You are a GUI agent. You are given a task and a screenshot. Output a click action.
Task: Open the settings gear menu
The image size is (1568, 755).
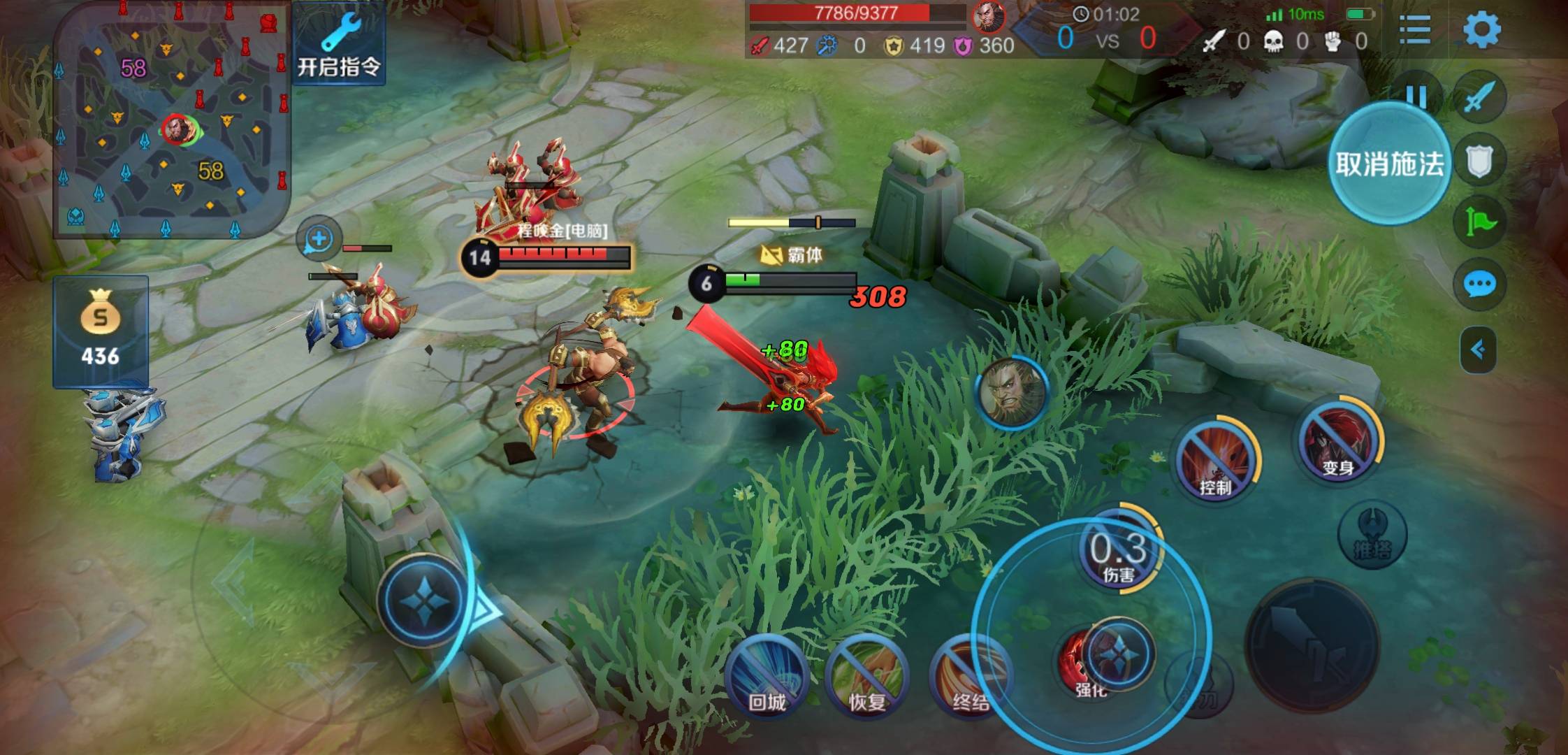1481,30
